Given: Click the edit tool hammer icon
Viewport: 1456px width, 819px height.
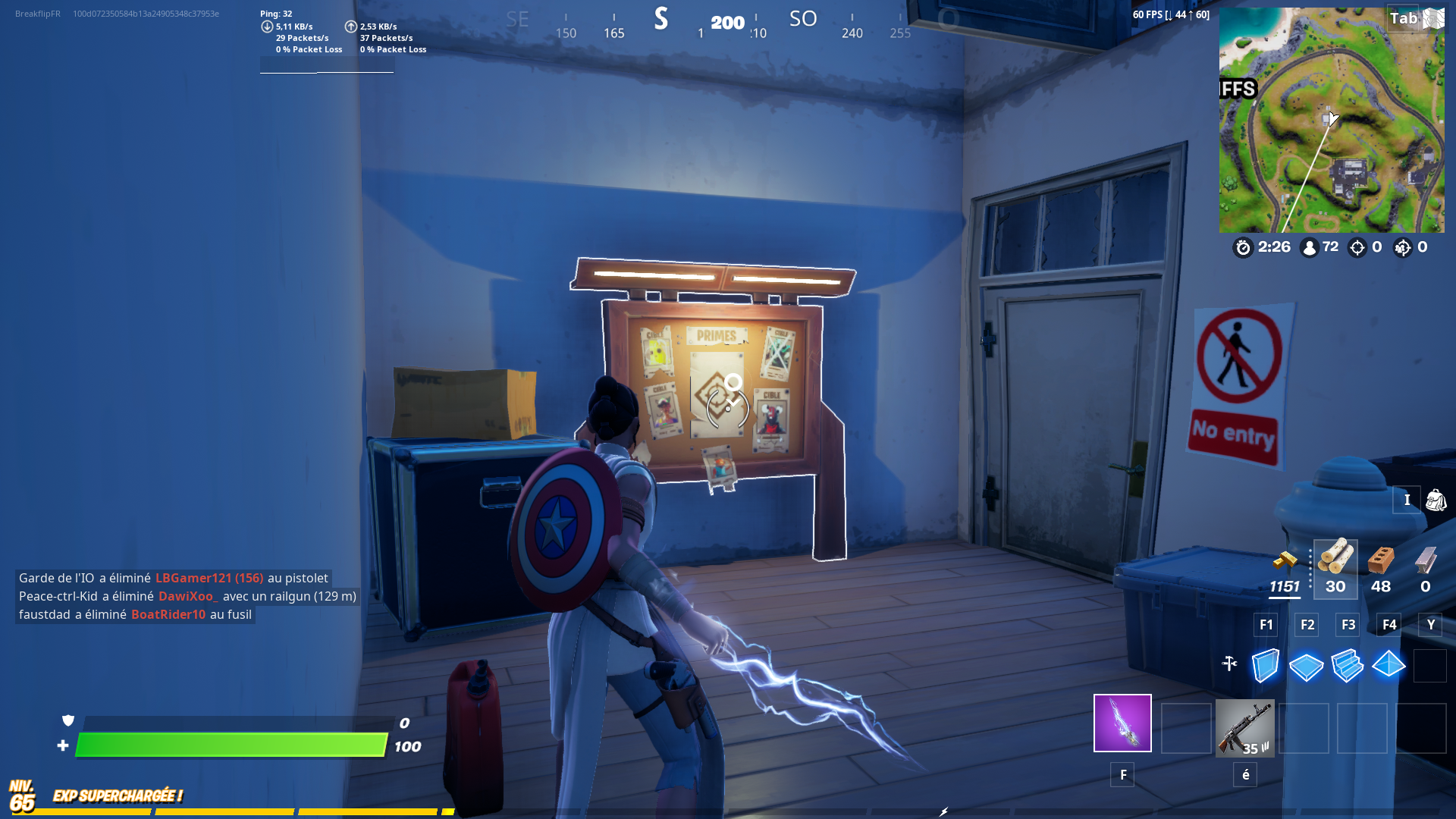Looking at the screenshot, I should click(1231, 662).
